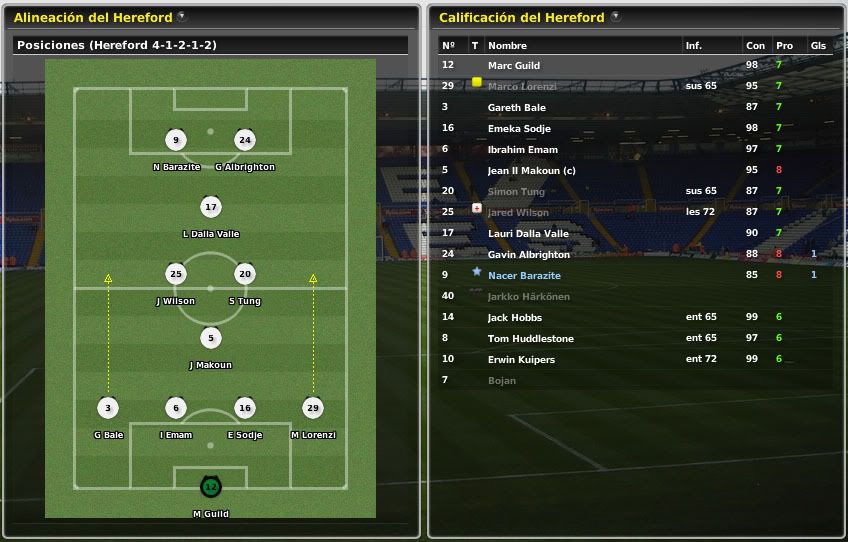The image size is (848, 542).
Task: Select the Posiciones formation header bar
Action: (210, 45)
